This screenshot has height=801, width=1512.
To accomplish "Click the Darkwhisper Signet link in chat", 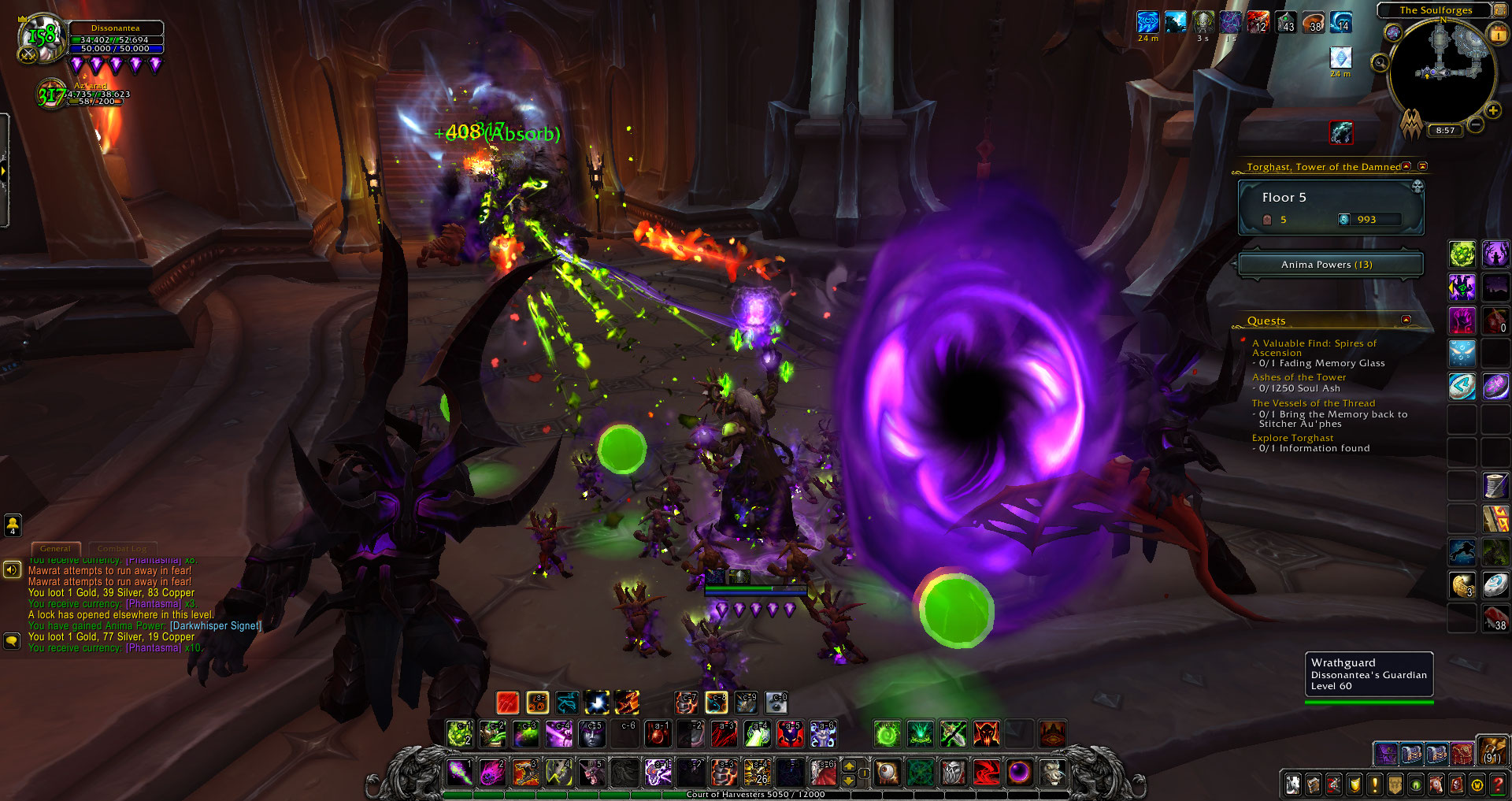I will (214, 625).
